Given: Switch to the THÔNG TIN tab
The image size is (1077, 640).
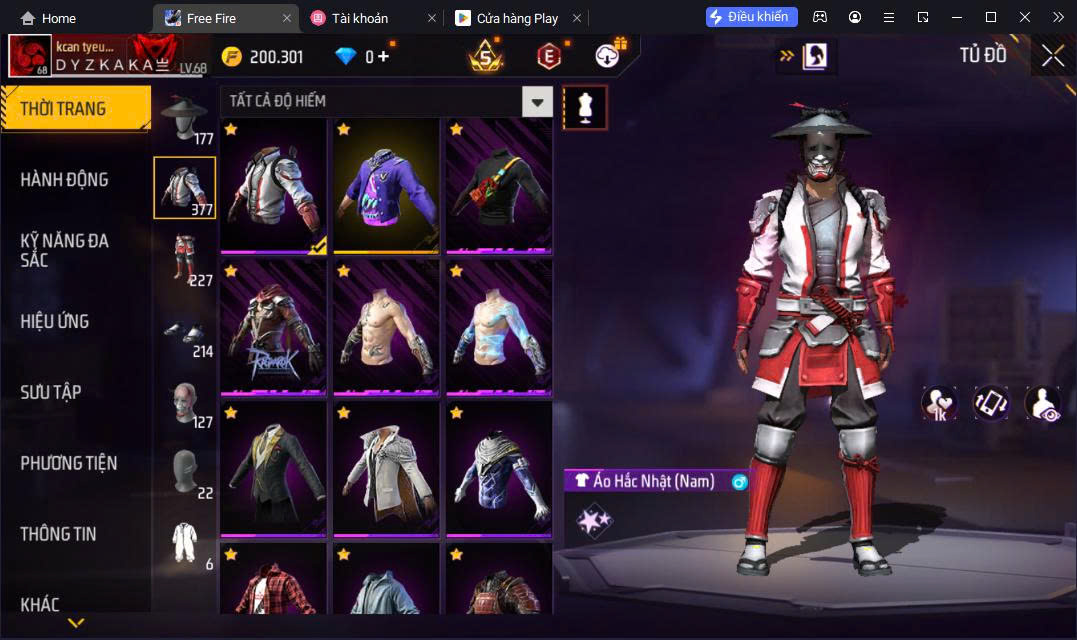Looking at the screenshot, I should coord(59,534).
